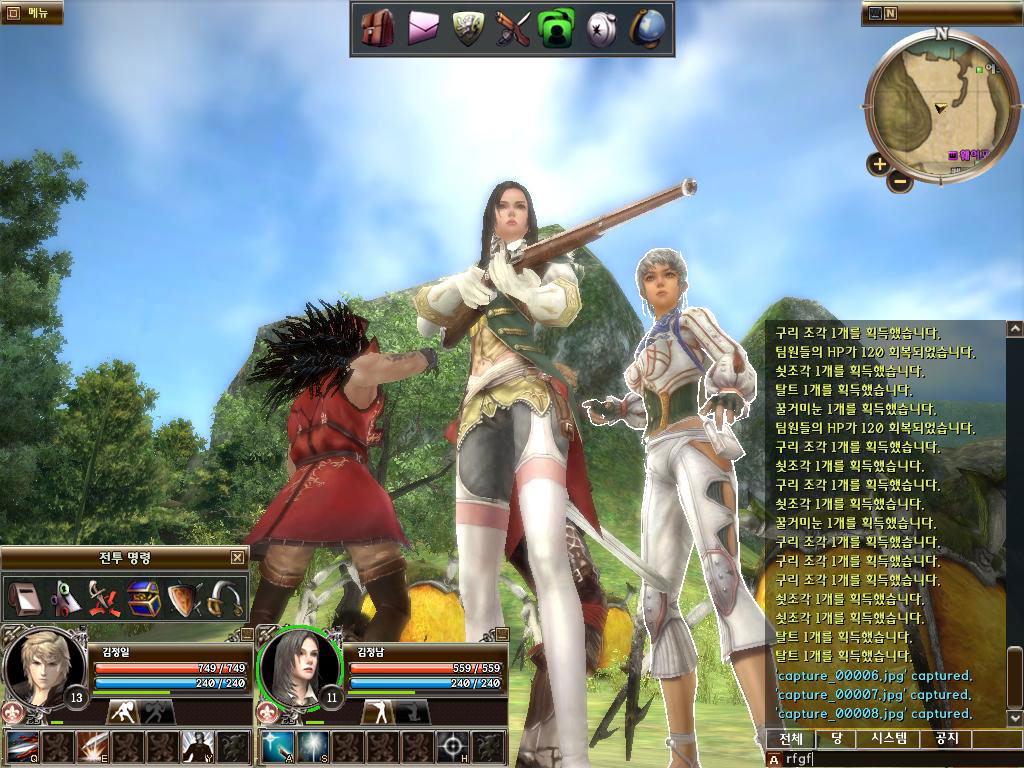The height and width of the screenshot is (768, 1024).
Task: Open the 메뉴 menu button
Action: coord(31,13)
